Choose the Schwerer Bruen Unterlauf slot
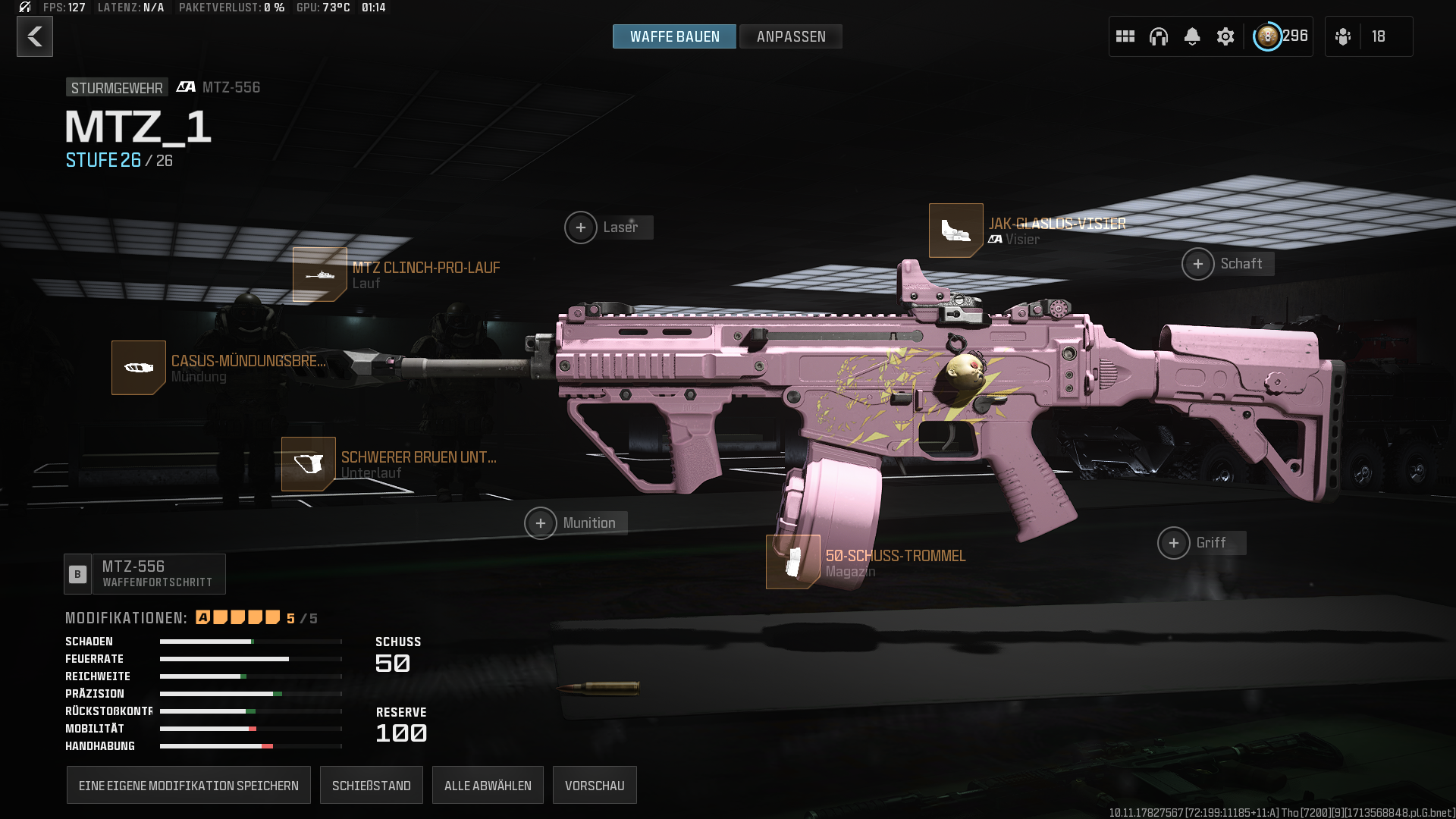The width and height of the screenshot is (1456, 819). (309, 464)
